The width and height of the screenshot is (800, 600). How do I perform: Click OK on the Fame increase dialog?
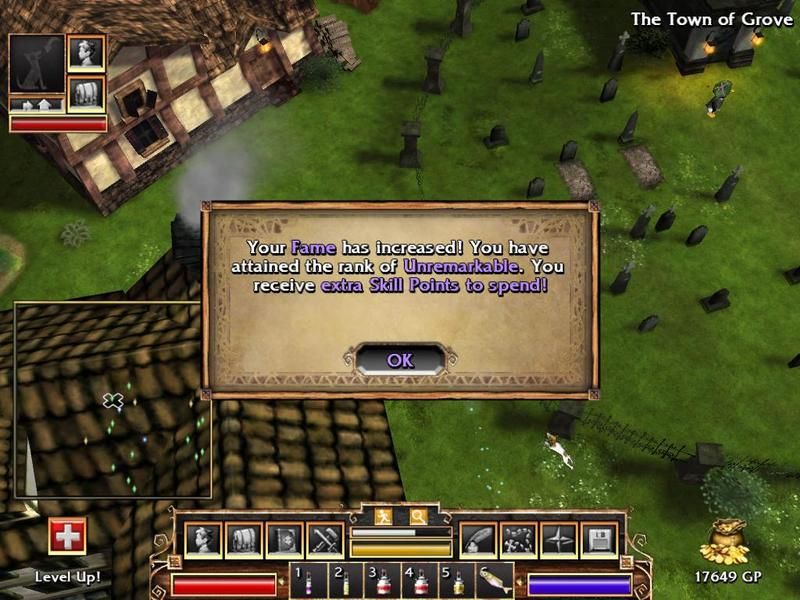click(x=400, y=360)
